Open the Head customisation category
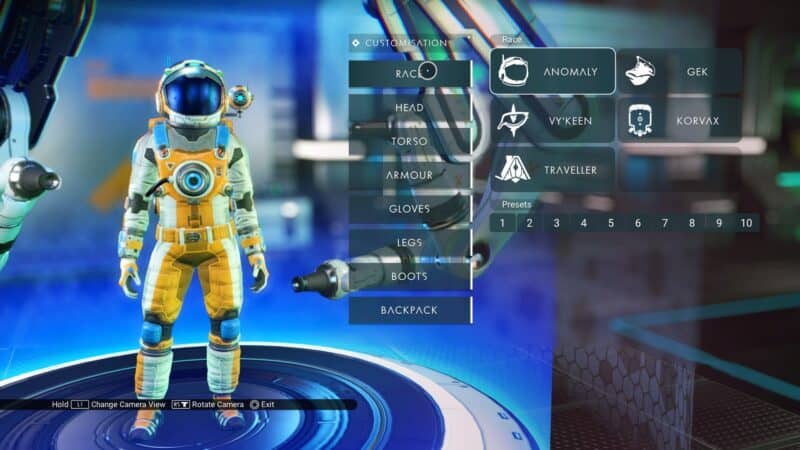Viewport: 800px width, 450px height. 409,107
